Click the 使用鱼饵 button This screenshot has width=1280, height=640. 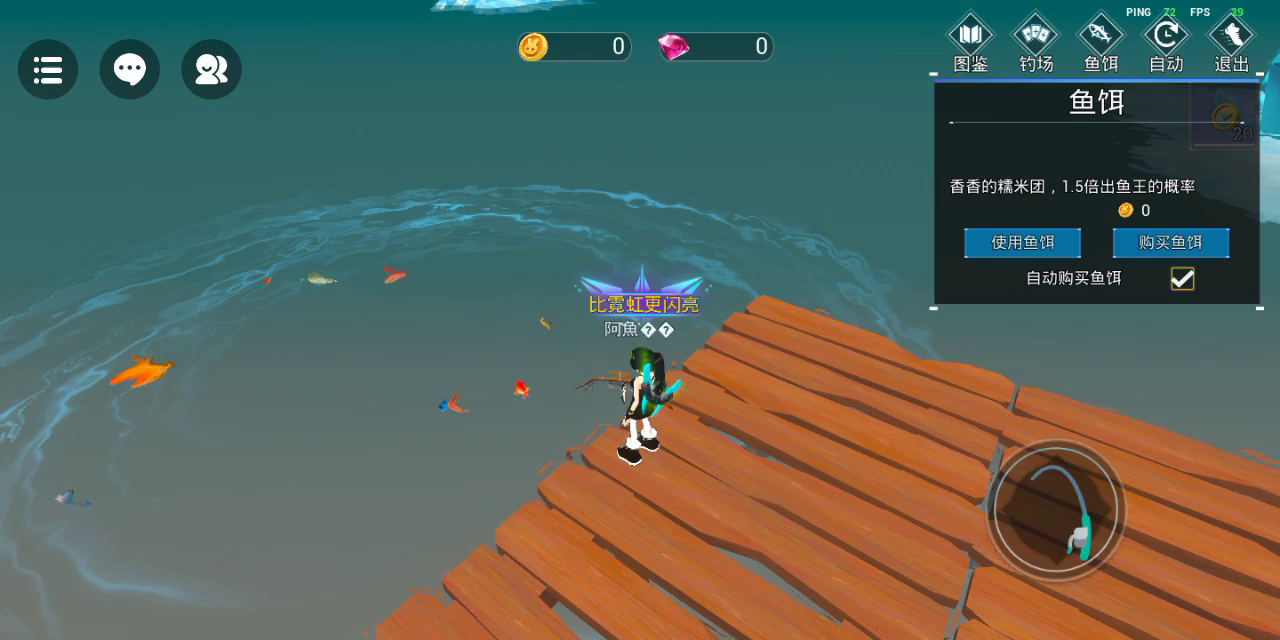tap(1022, 243)
